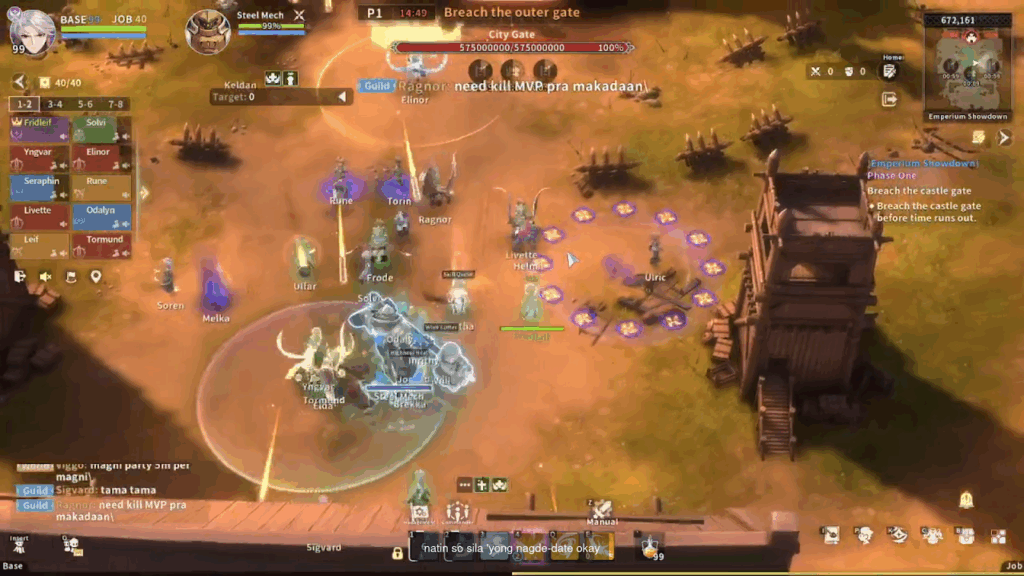Select party member Seraphin
Viewport: 1024px width, 576px height.
click(x=40, y=187)
